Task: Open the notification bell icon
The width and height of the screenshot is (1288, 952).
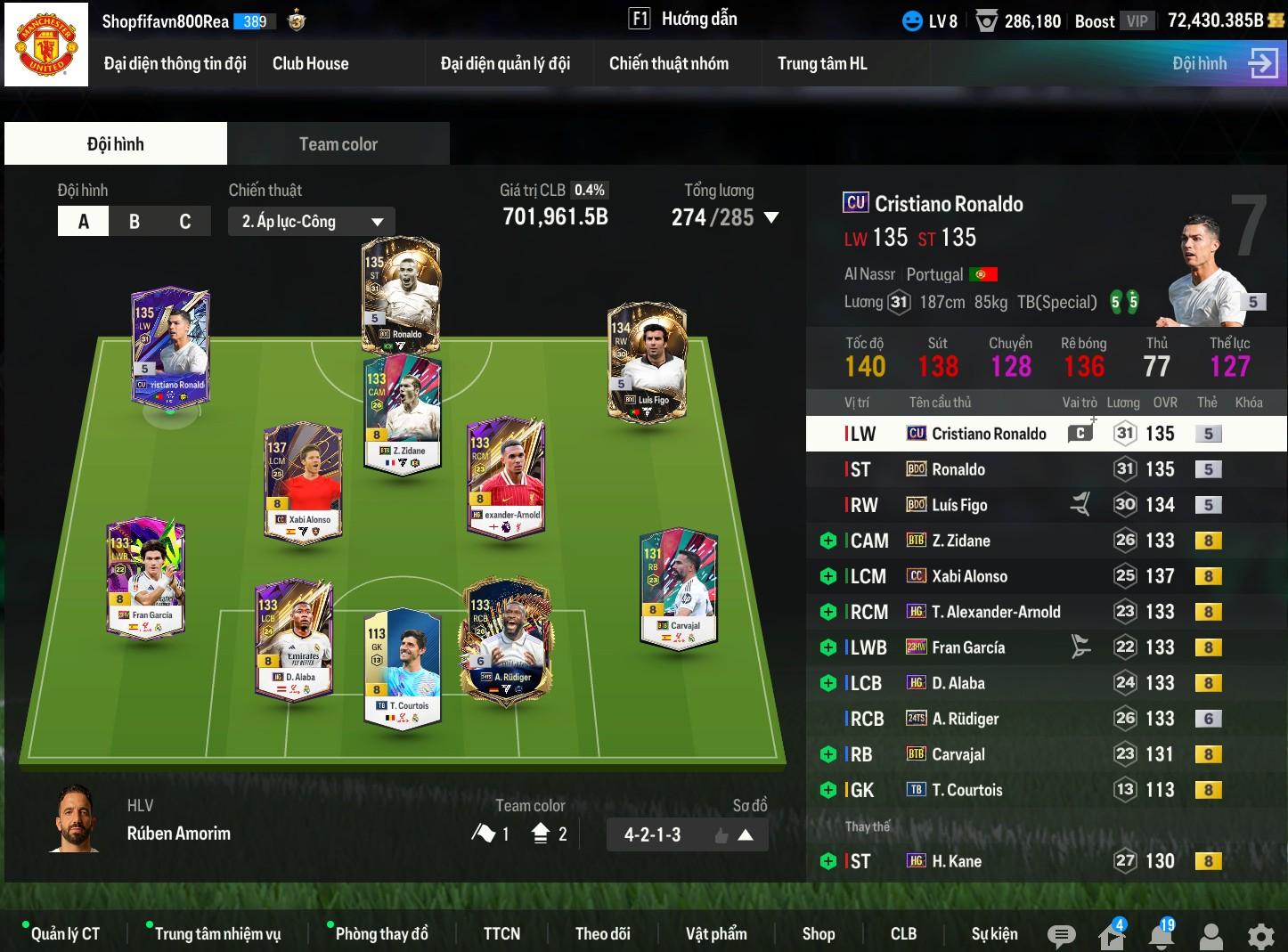Action: click(1161, 935)
